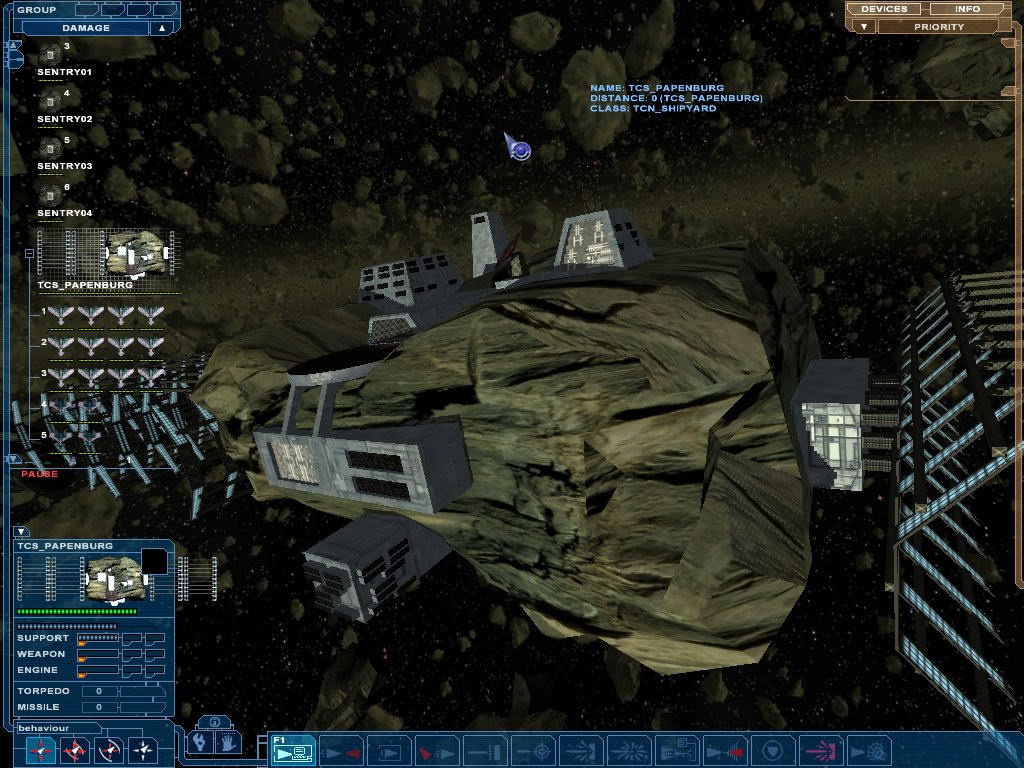Click the info circle button

[215, 722]
